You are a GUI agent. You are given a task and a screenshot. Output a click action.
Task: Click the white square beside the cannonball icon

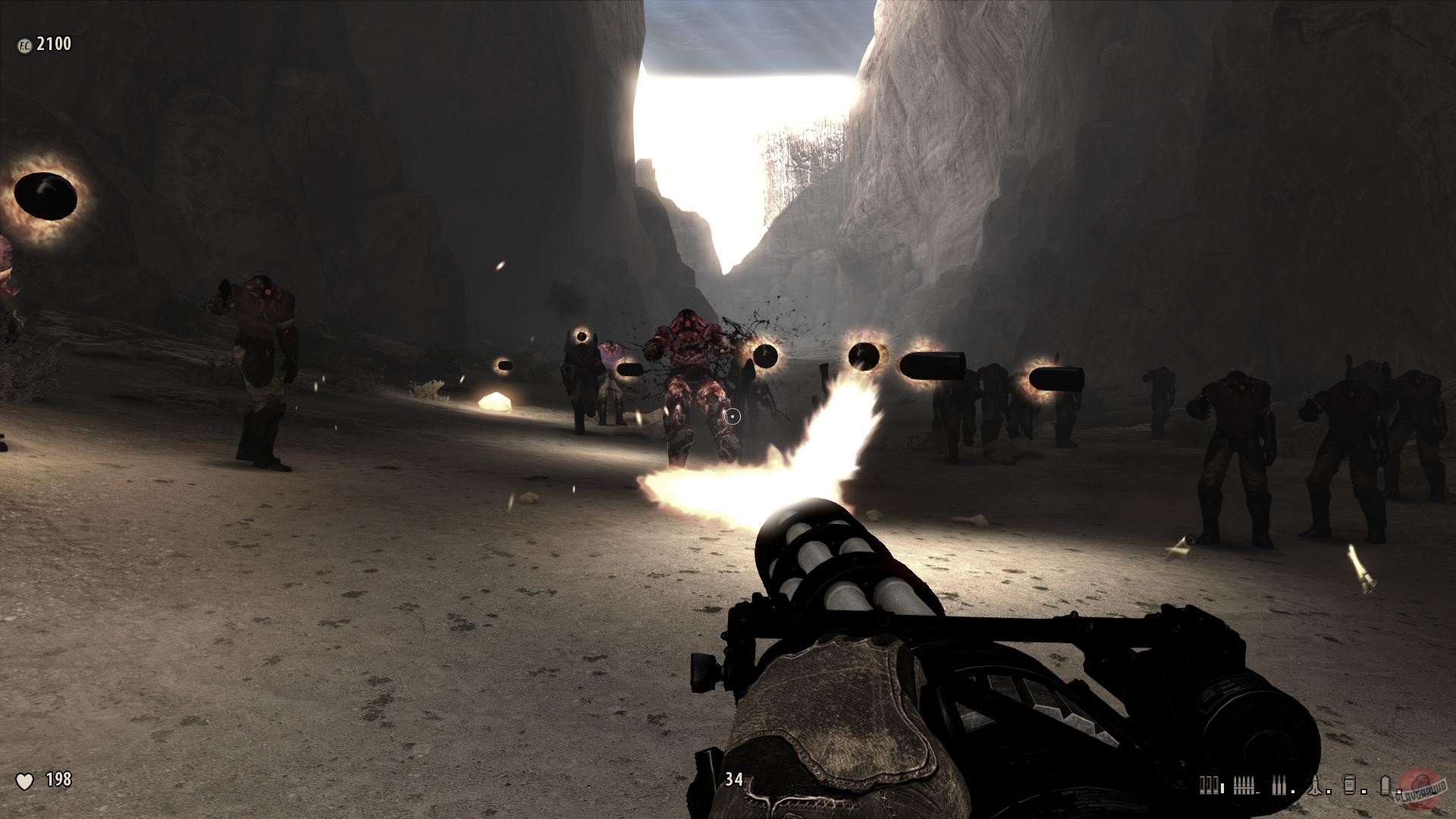tap(1400, 791)
